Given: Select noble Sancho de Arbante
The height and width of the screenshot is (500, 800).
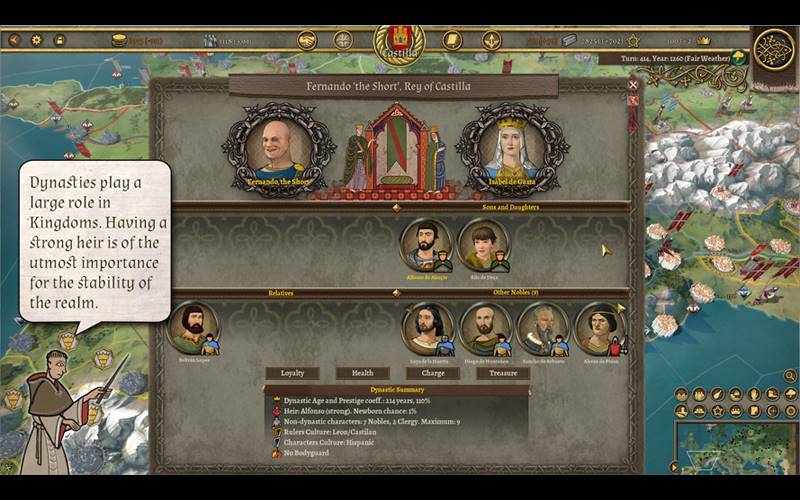Looking at the screenshot, I should [x=543, y=329].
